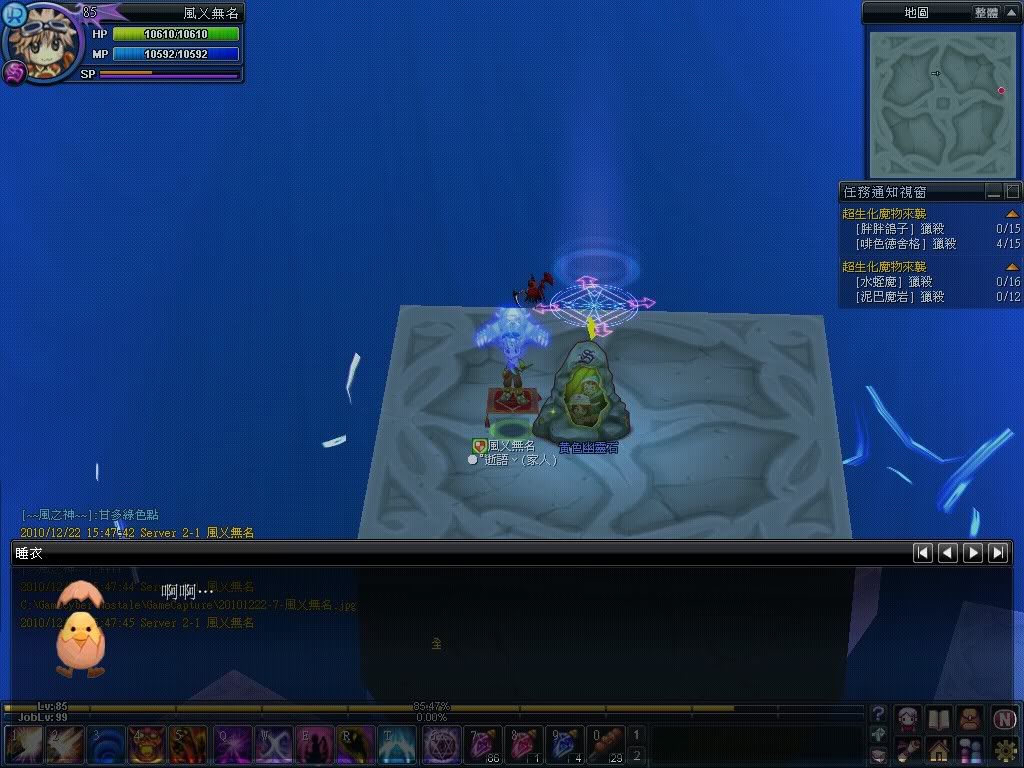Skip to last dialogue page

pyautogui.click(x=998, y=552)
